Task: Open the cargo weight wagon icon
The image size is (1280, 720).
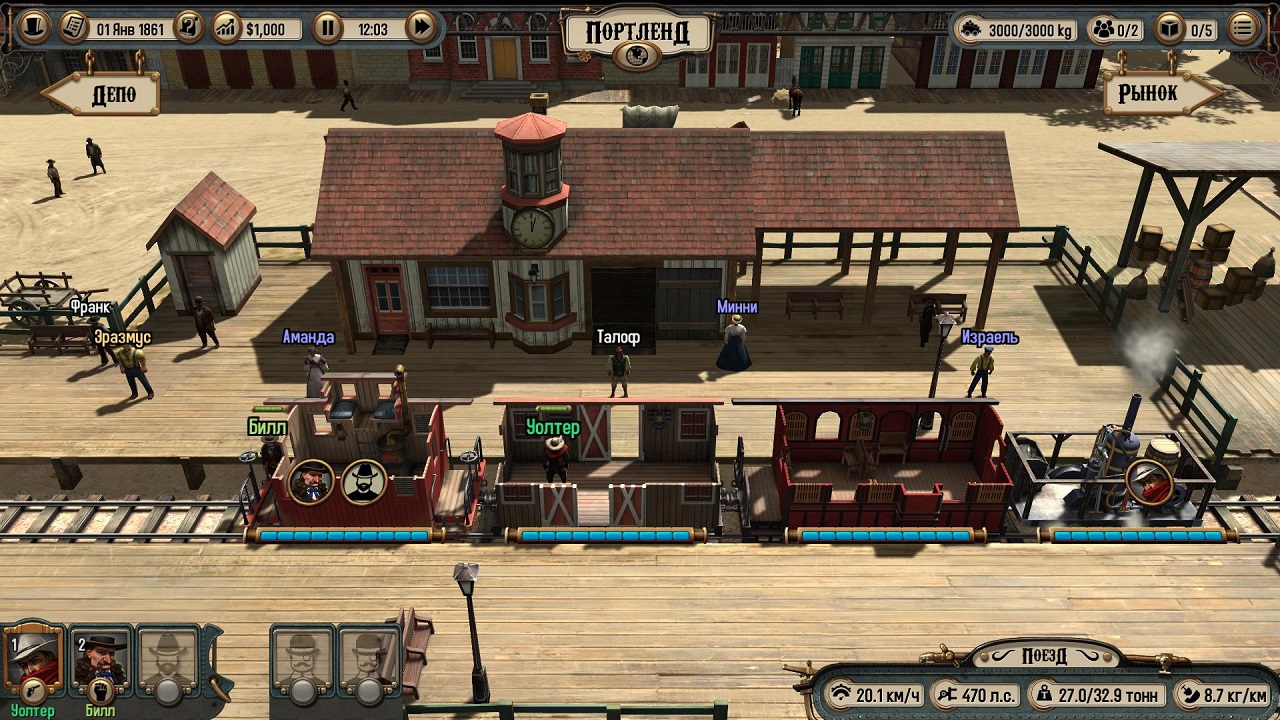Action: click(x=969, y=29)
